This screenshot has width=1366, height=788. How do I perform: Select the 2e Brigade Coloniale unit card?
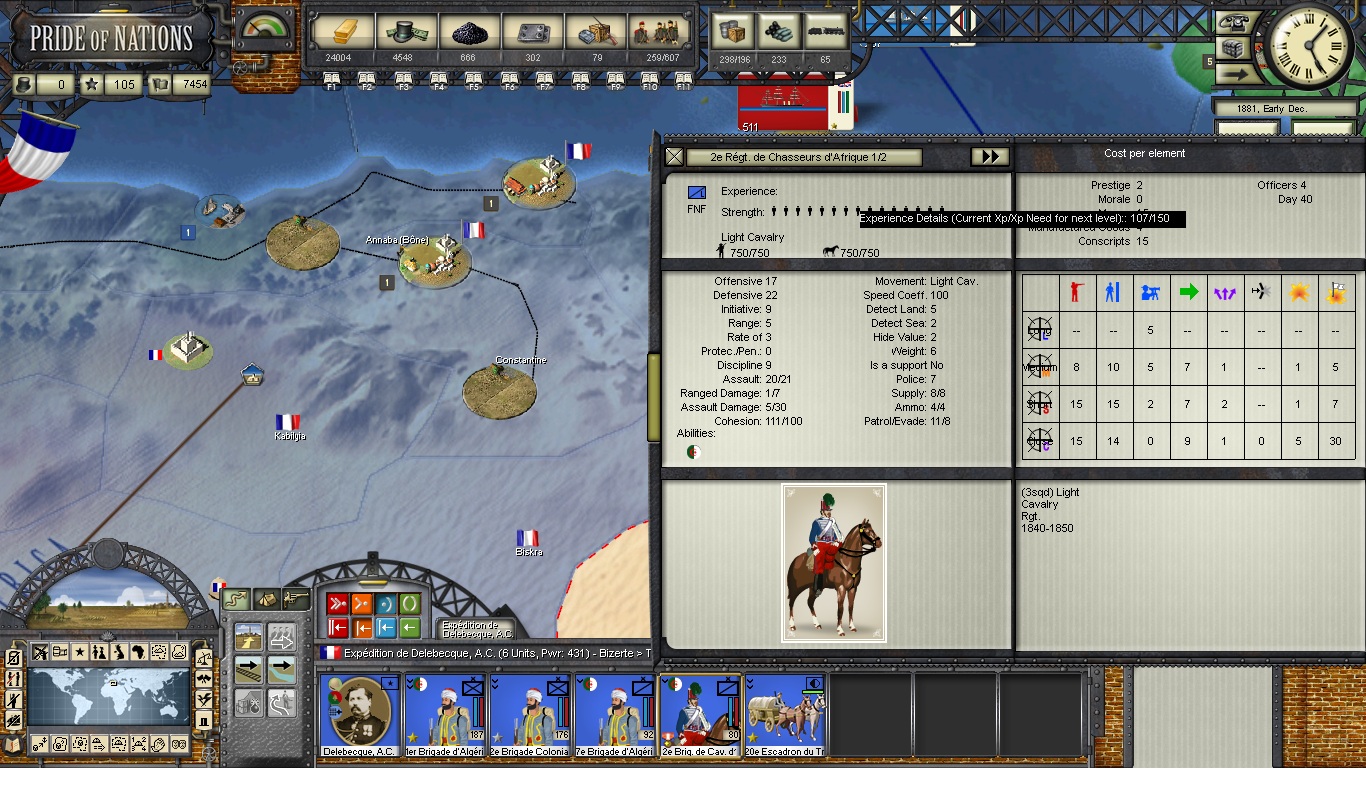[530, 715]
